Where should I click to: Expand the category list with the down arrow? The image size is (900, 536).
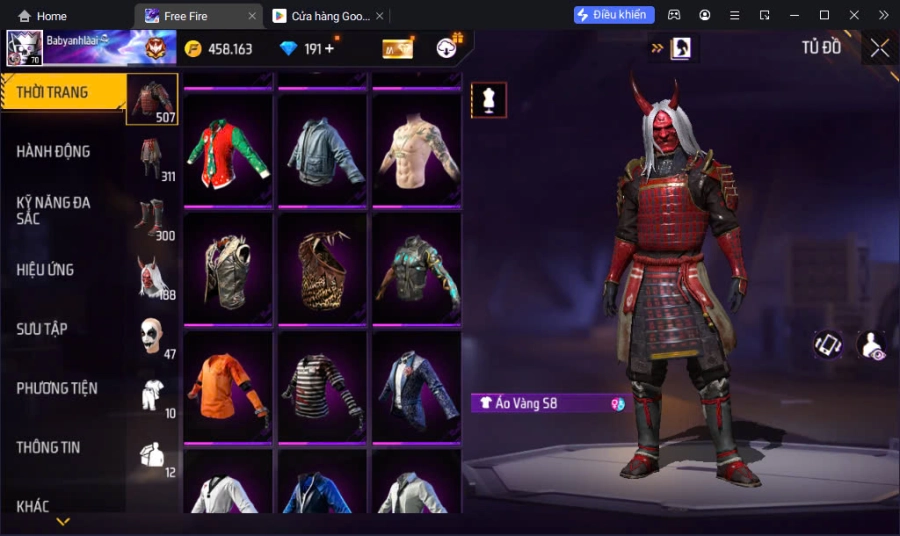[63, 521]
